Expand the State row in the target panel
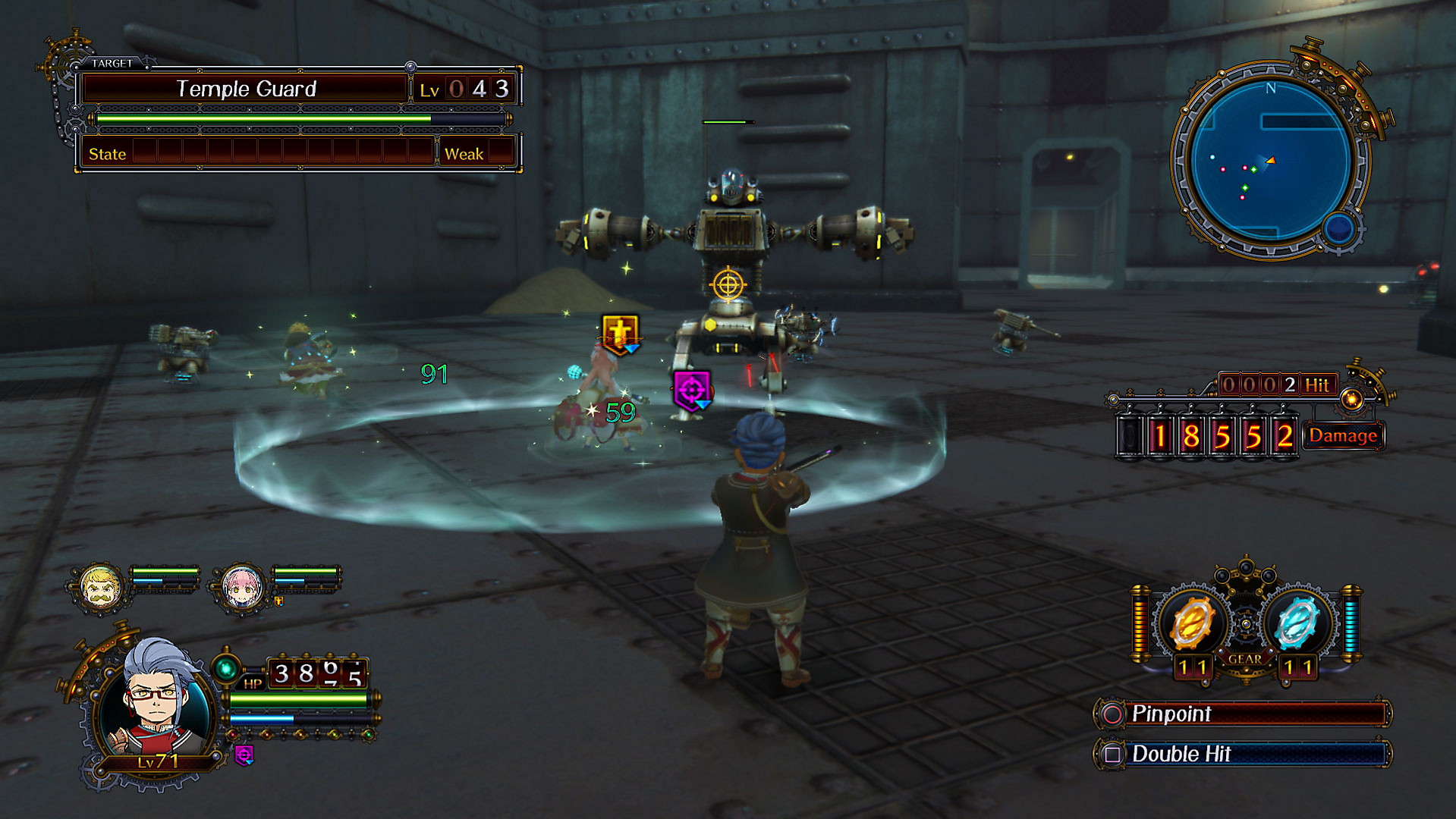Image resolution: width=1456 pixels, height=819 pixels. click(106, 154)
